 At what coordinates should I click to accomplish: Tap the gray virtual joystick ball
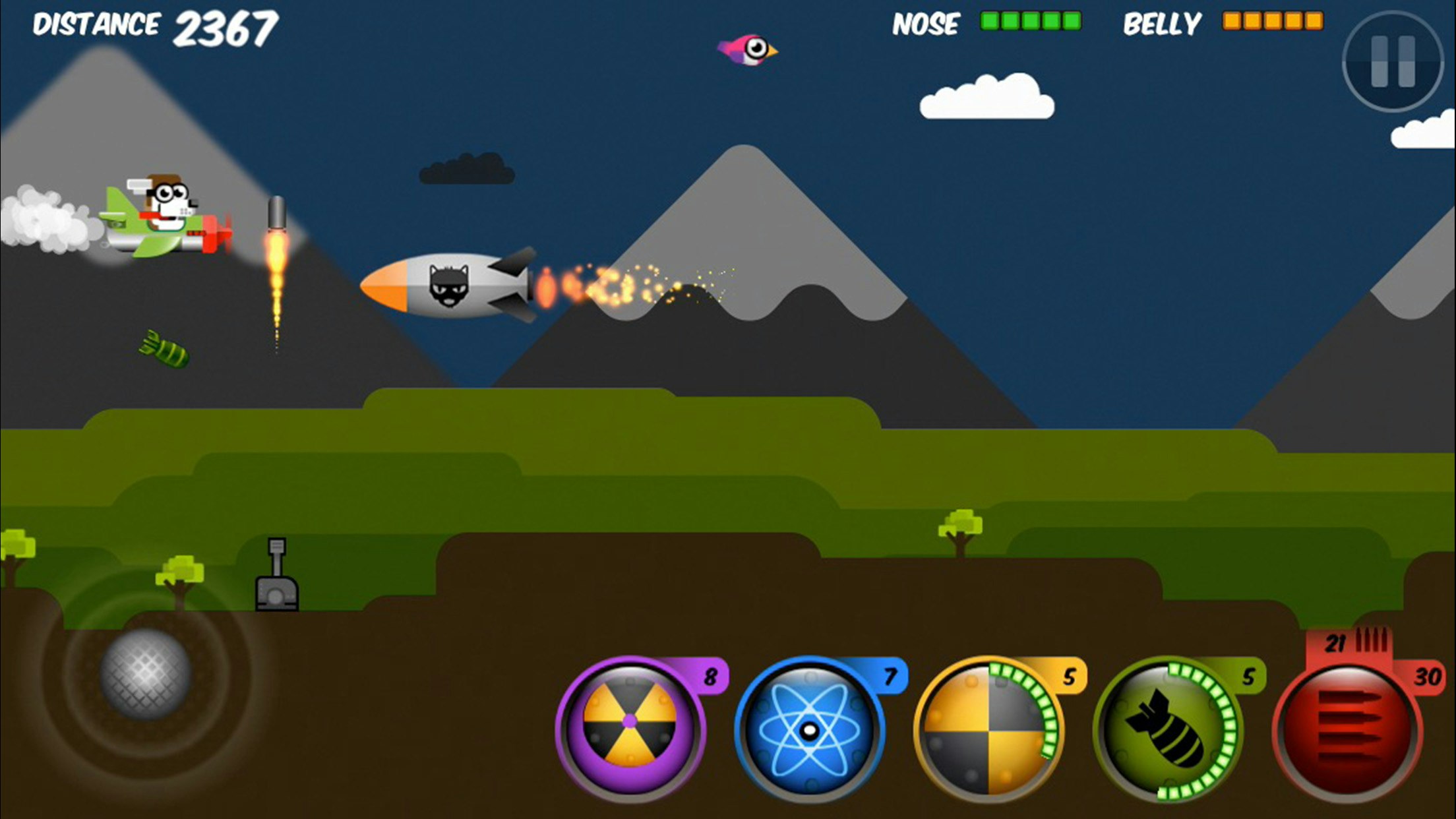point(146,673)
